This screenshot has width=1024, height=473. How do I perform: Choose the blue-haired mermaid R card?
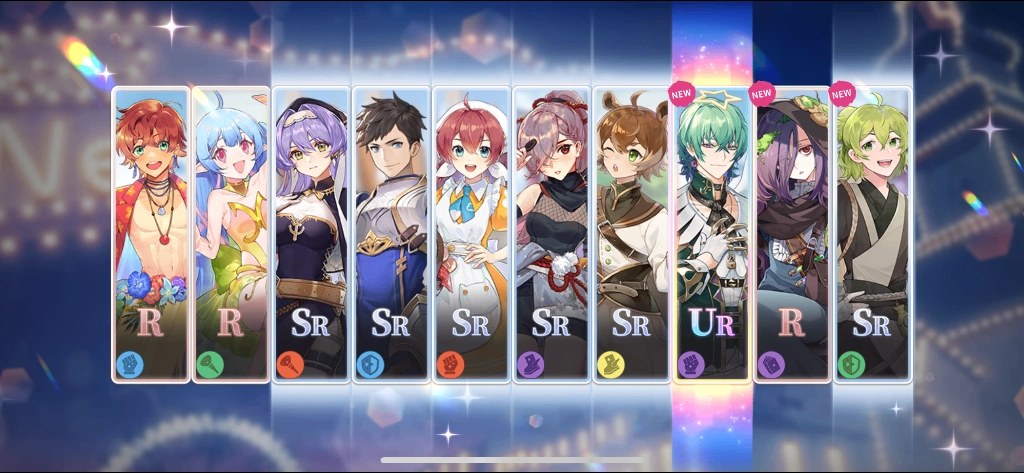(231, 235)
